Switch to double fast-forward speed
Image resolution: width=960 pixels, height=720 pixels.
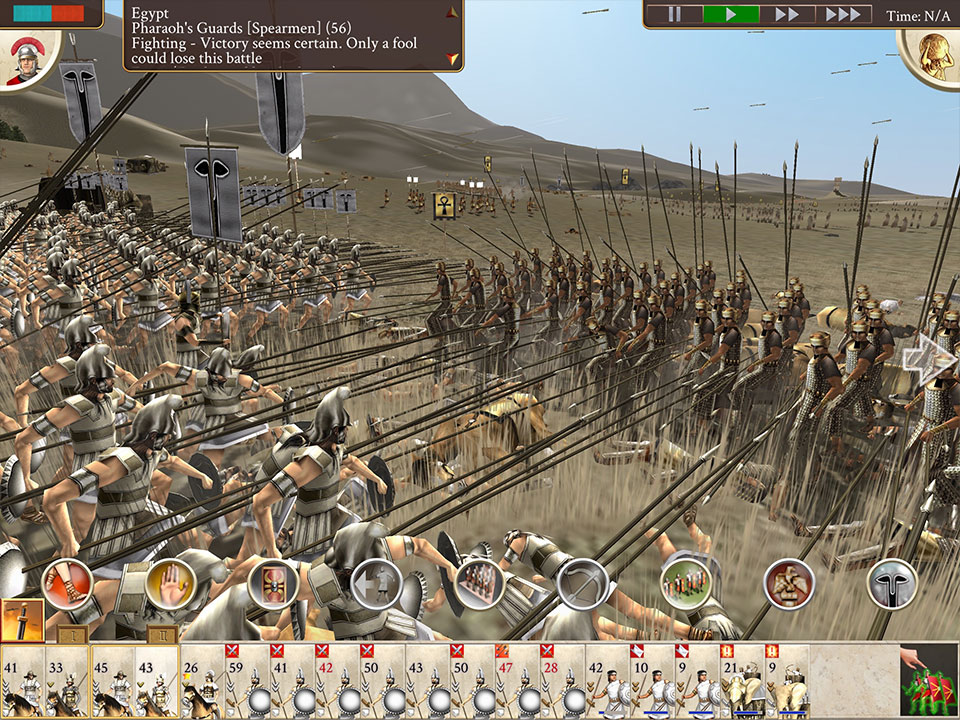(x=787, y=15)
